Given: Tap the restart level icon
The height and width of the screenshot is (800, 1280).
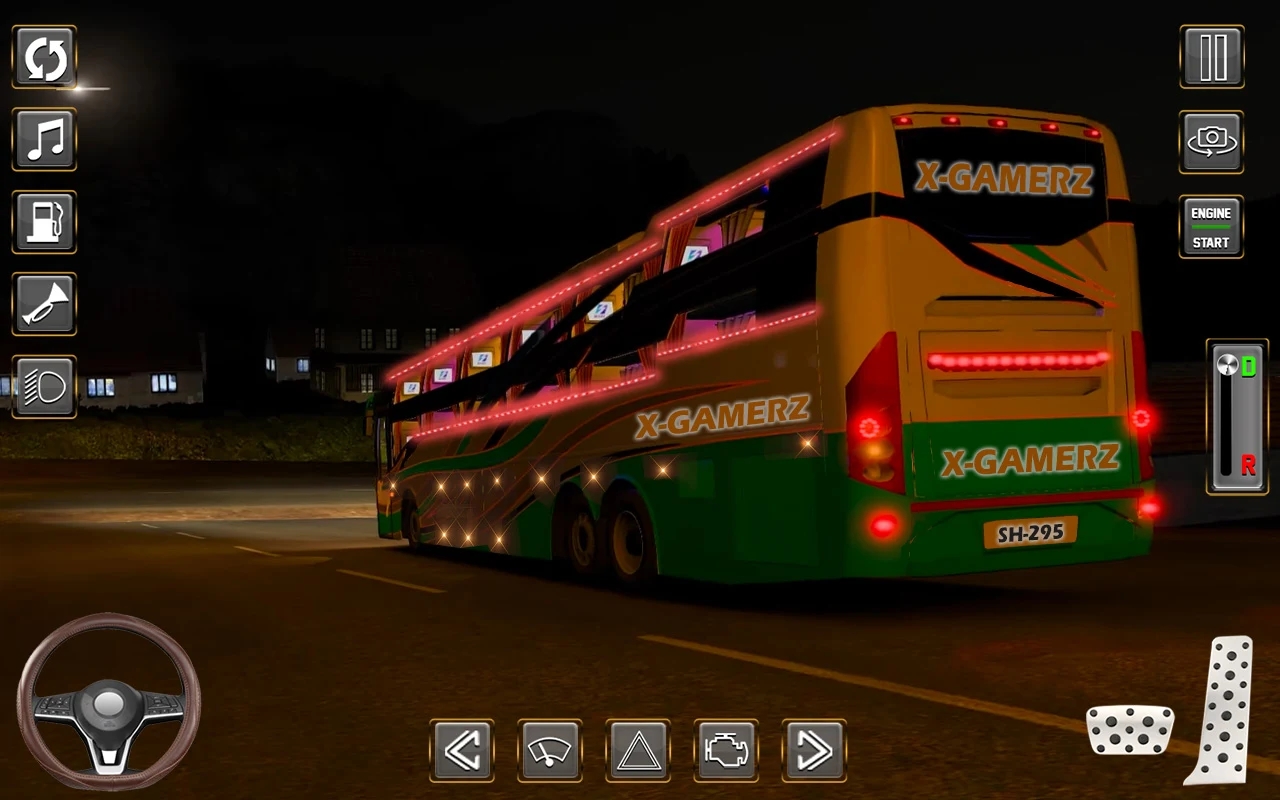Looking at the screenshot, I should pos(44,57).
